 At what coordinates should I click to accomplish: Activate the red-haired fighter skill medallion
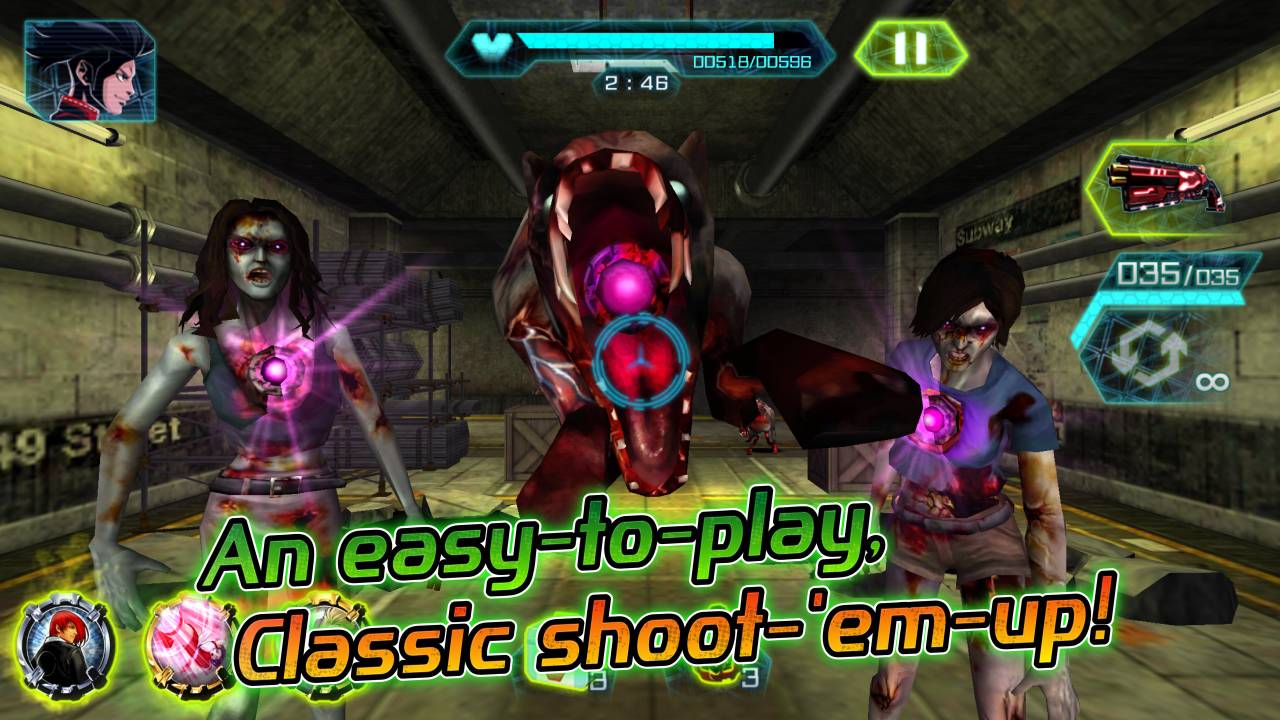pyautogui.click(x=66, y=646)
